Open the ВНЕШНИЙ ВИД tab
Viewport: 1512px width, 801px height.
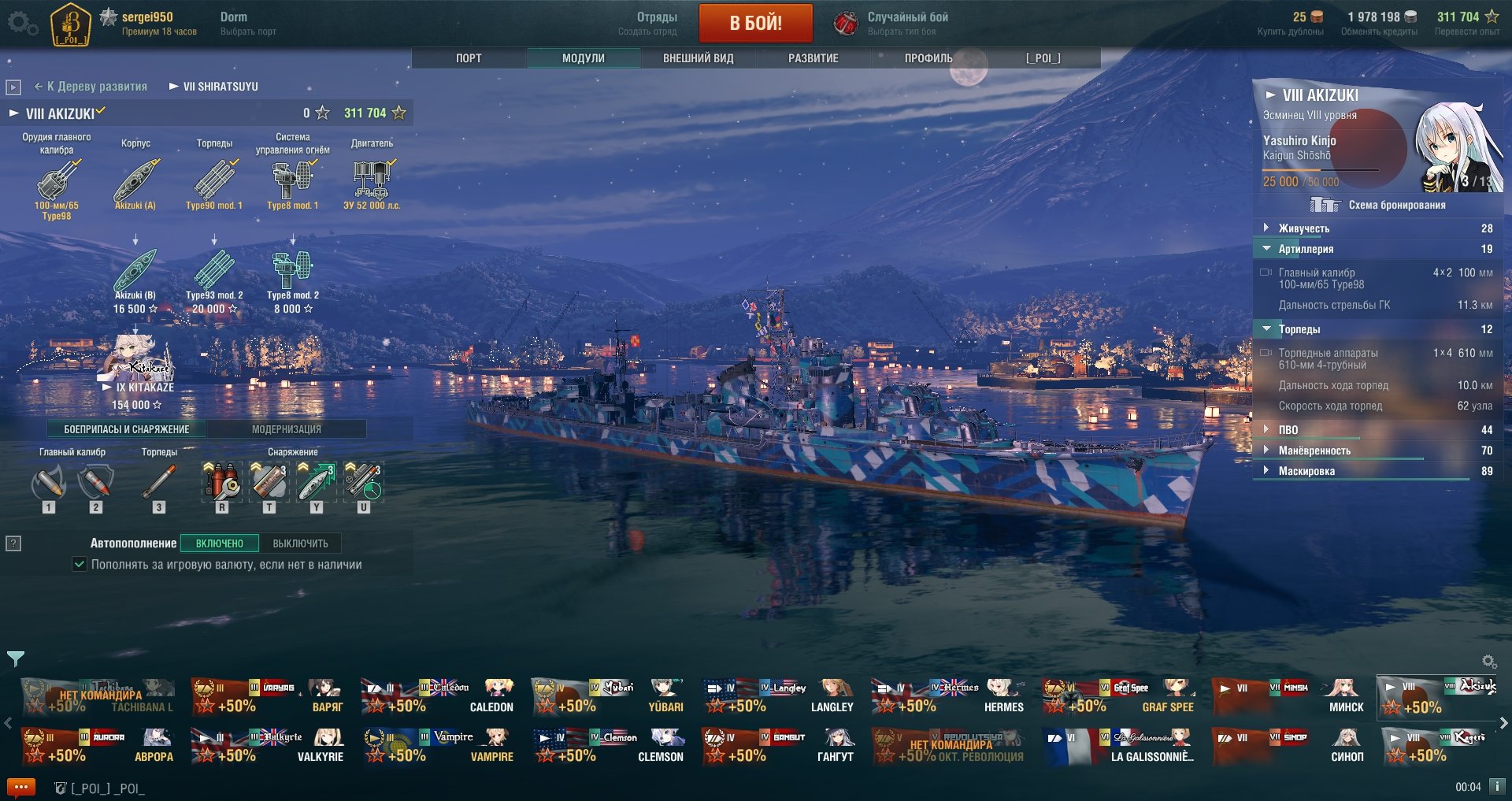click(698, 58)
